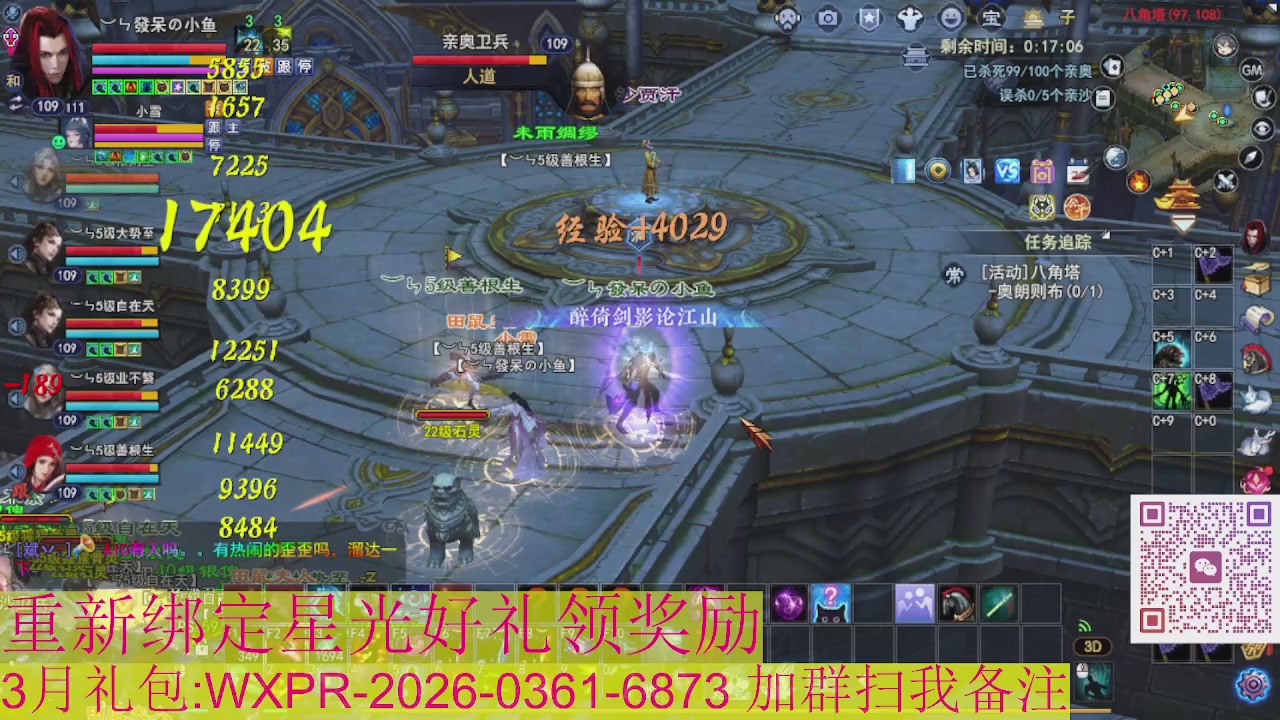
Task: Click the GM icon beside the minimap
Action: point(1250,71)
